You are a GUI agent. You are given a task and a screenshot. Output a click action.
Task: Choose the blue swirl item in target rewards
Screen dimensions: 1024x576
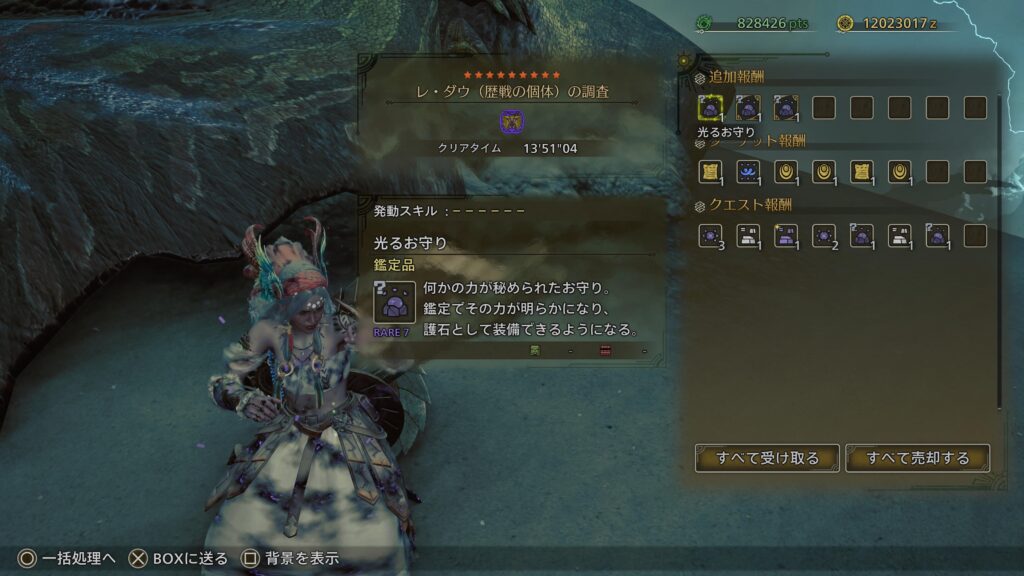747,172
